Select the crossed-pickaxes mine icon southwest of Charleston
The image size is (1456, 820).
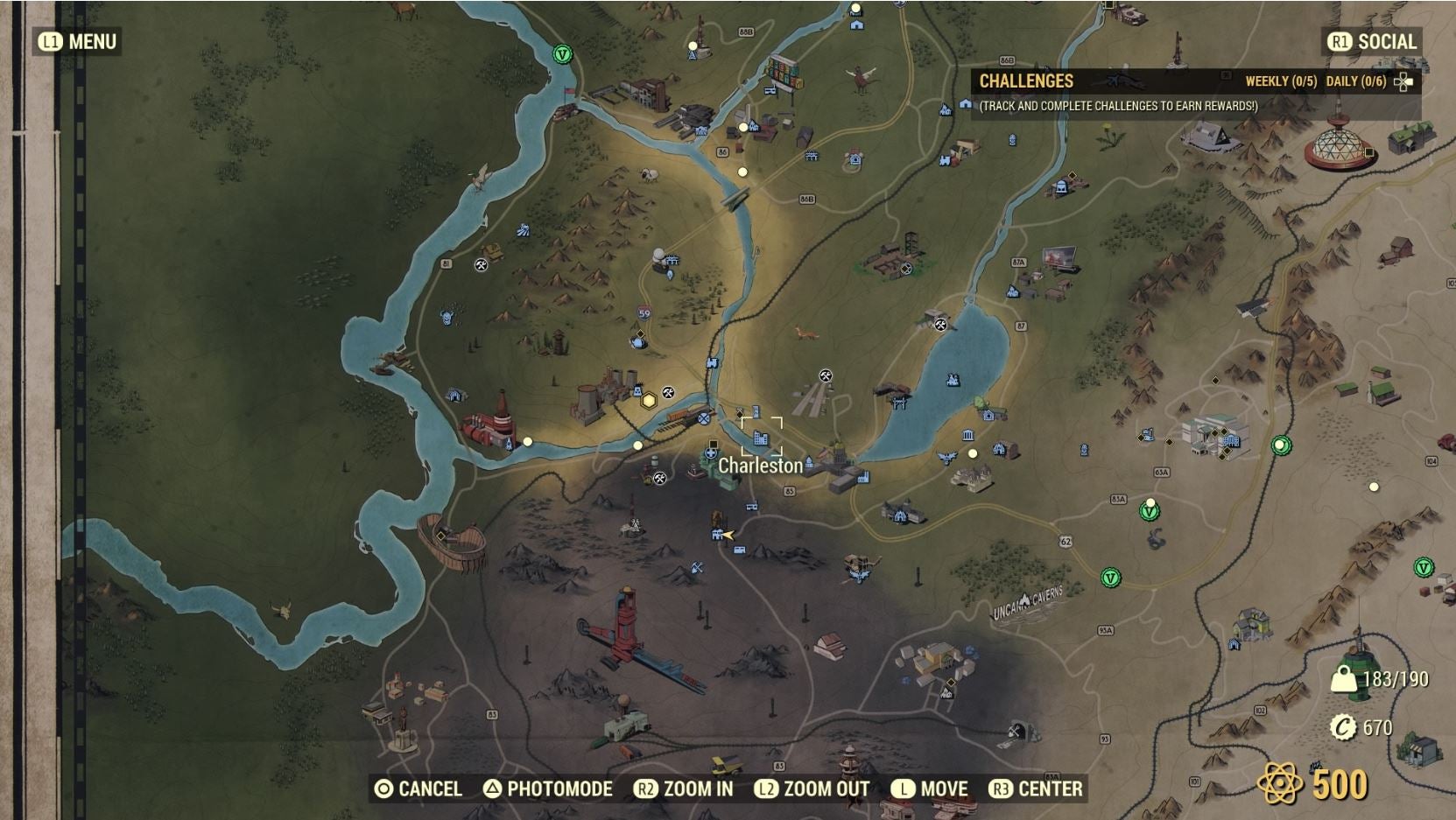tap(660, 479)
